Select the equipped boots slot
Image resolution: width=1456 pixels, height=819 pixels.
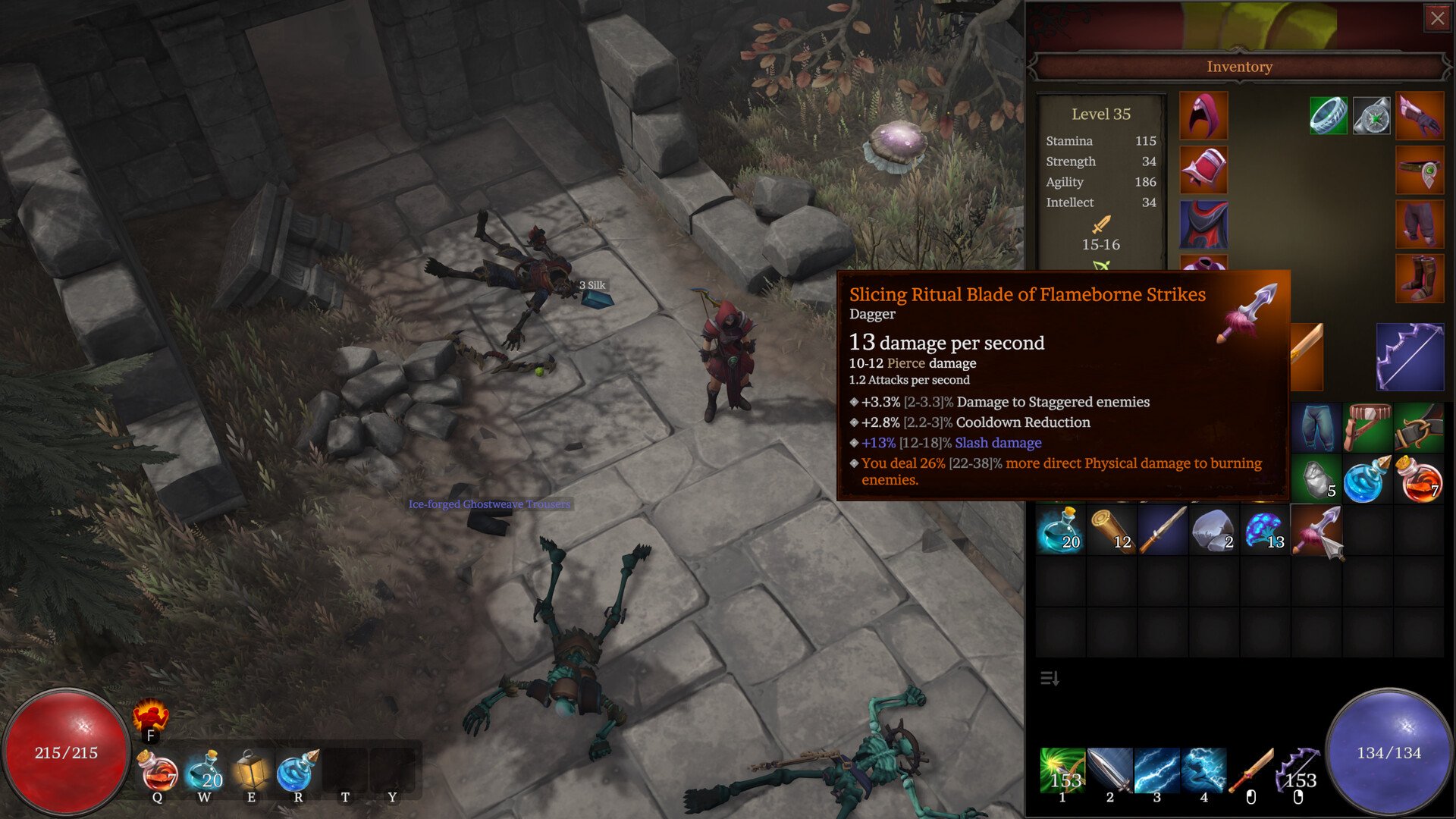[x=1419, y=278]
